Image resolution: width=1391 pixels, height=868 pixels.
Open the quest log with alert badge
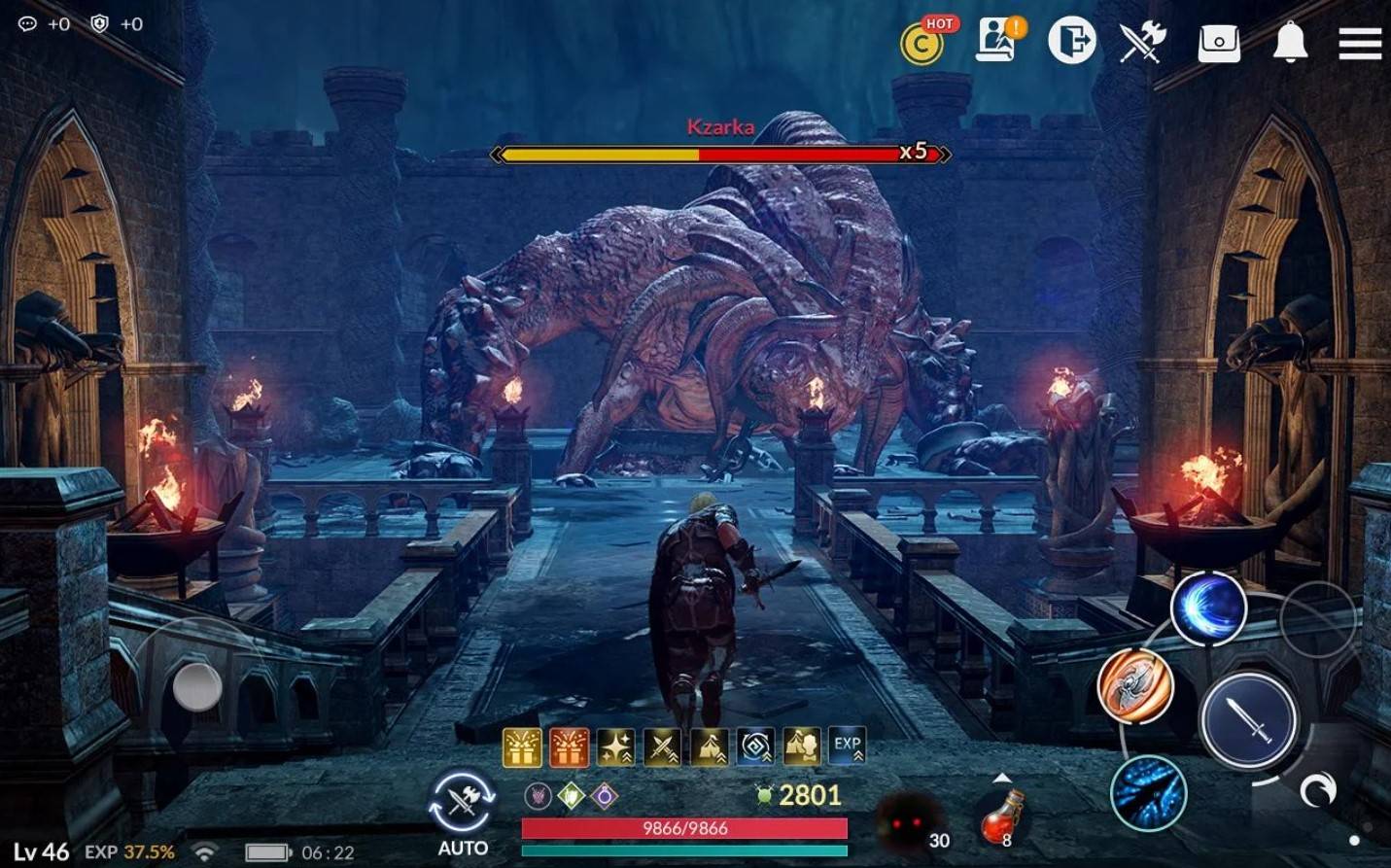[993, 44]
